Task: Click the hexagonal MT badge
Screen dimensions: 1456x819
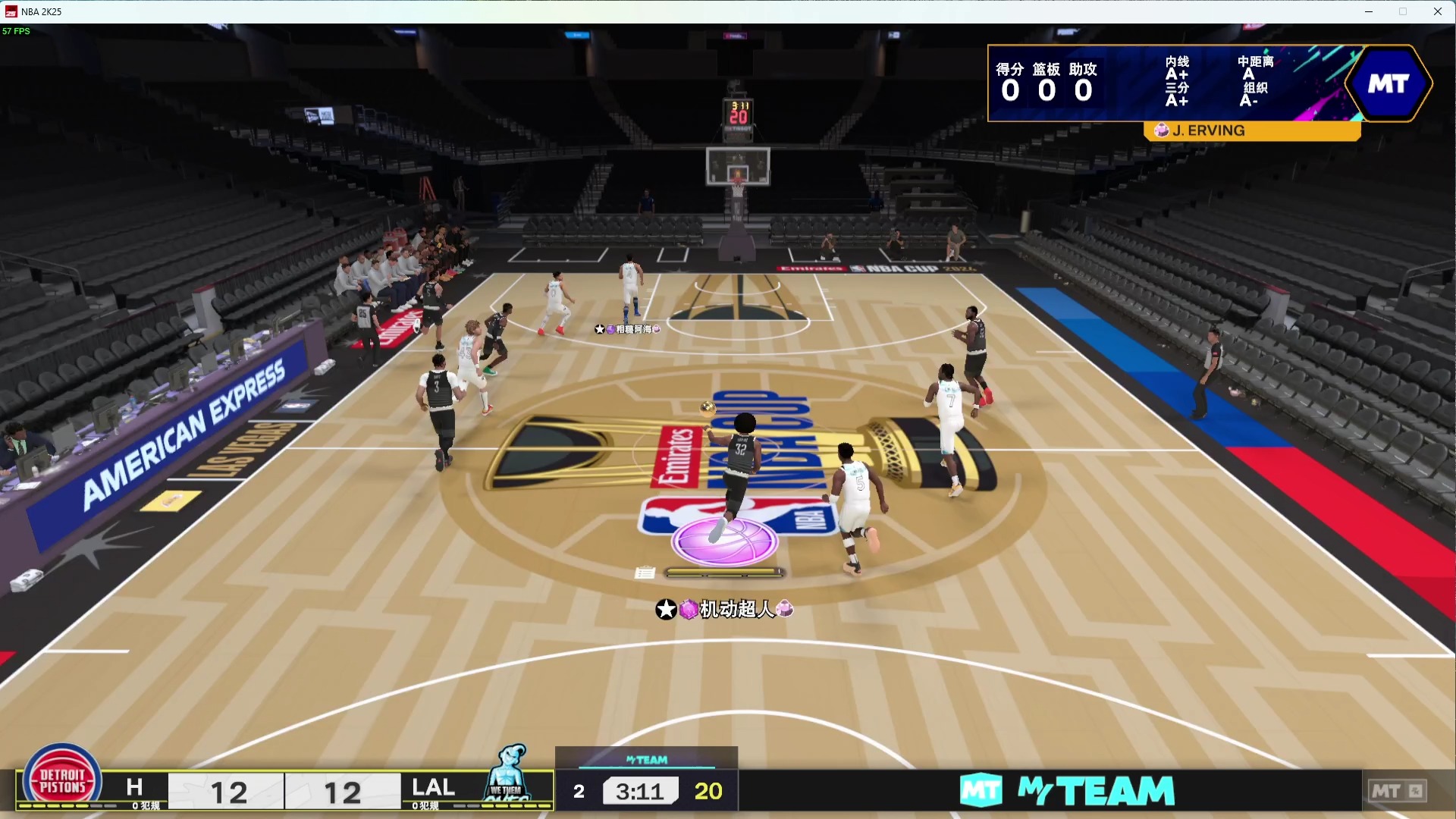Action: click(x=1388, y=83)
